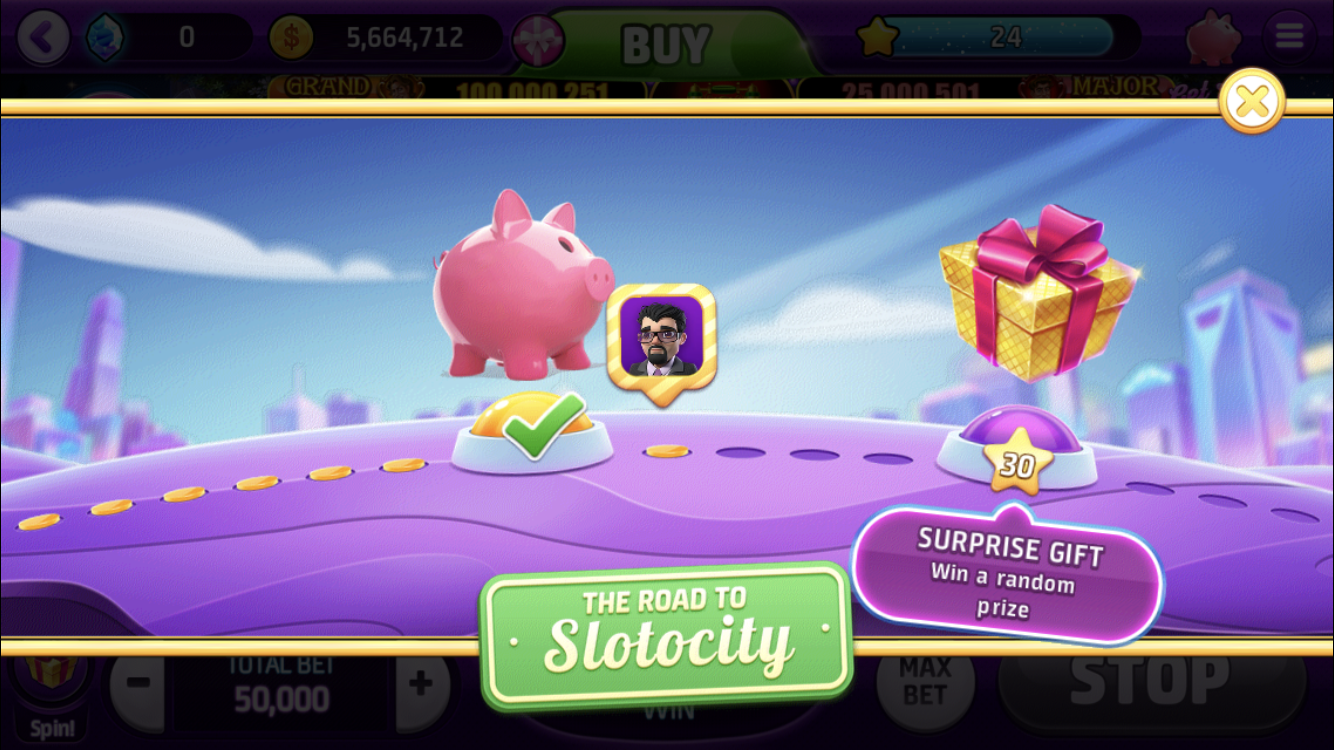
Task: Tap the piggy bank in the top corner
Action: coord(1212,35)
